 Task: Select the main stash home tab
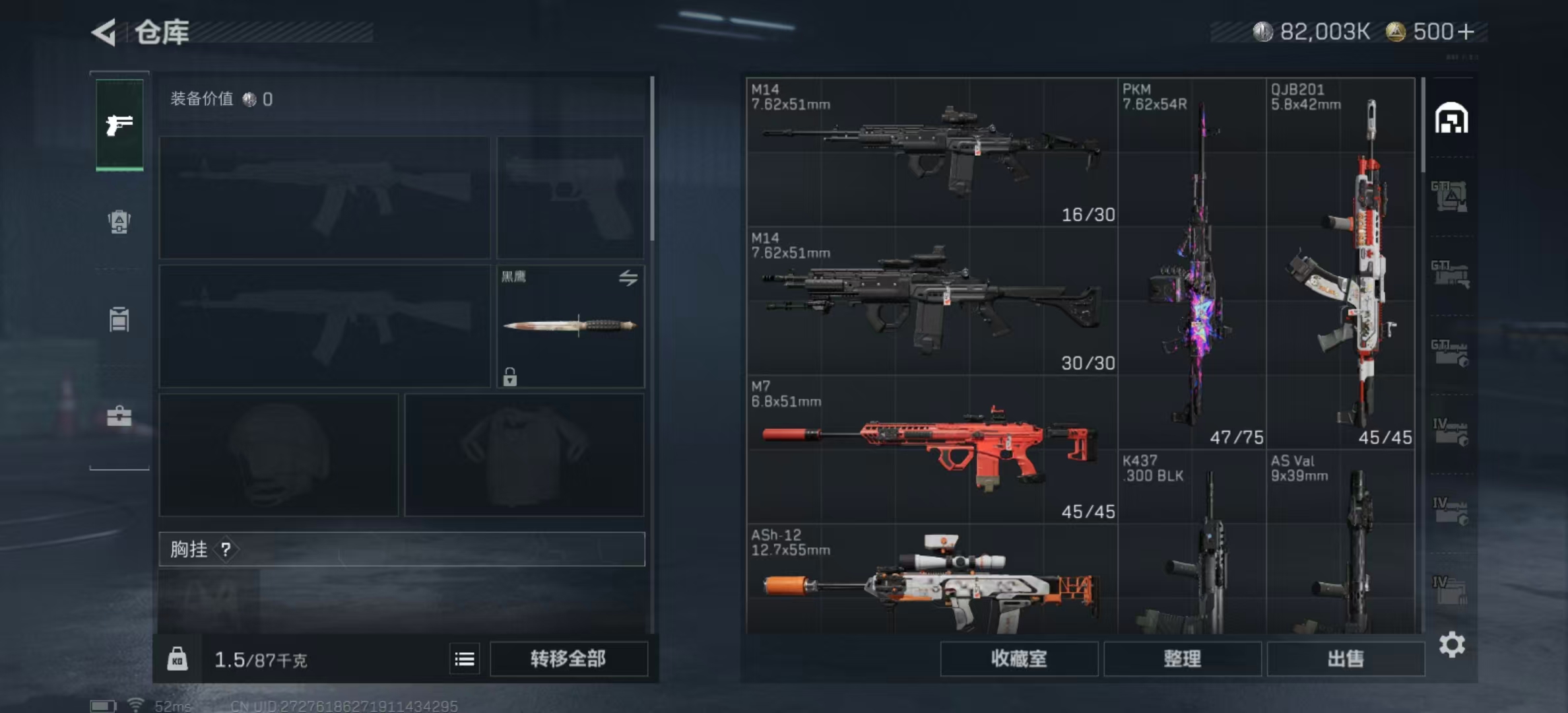click(x=1451, y=119)
